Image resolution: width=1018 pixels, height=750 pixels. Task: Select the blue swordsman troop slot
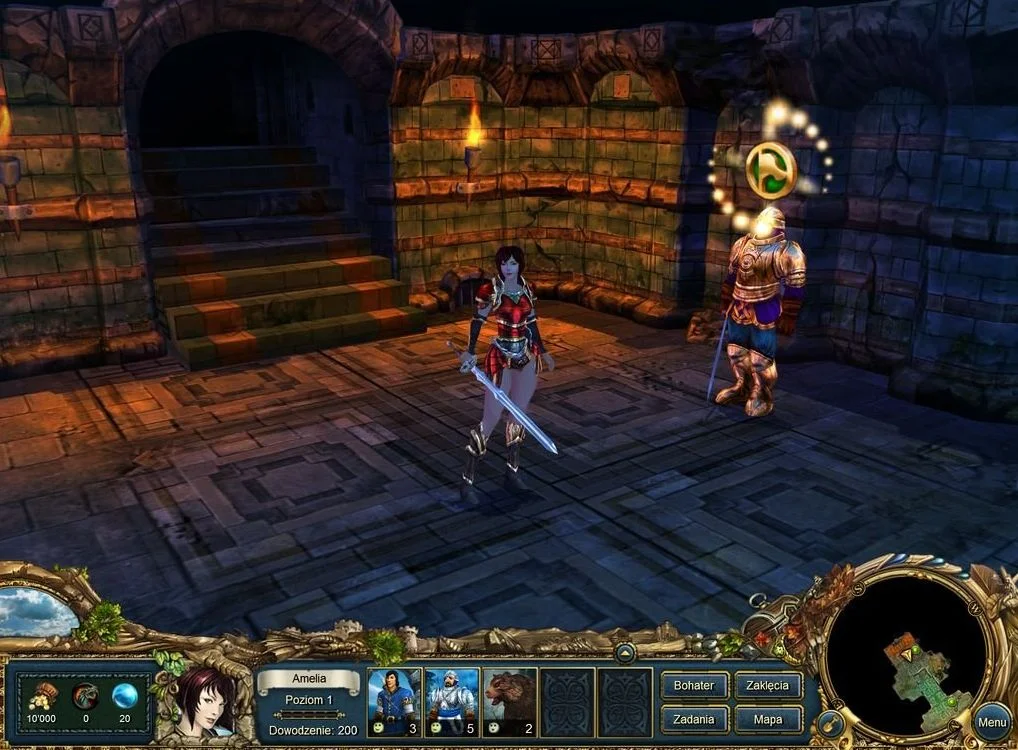(395, 702)
